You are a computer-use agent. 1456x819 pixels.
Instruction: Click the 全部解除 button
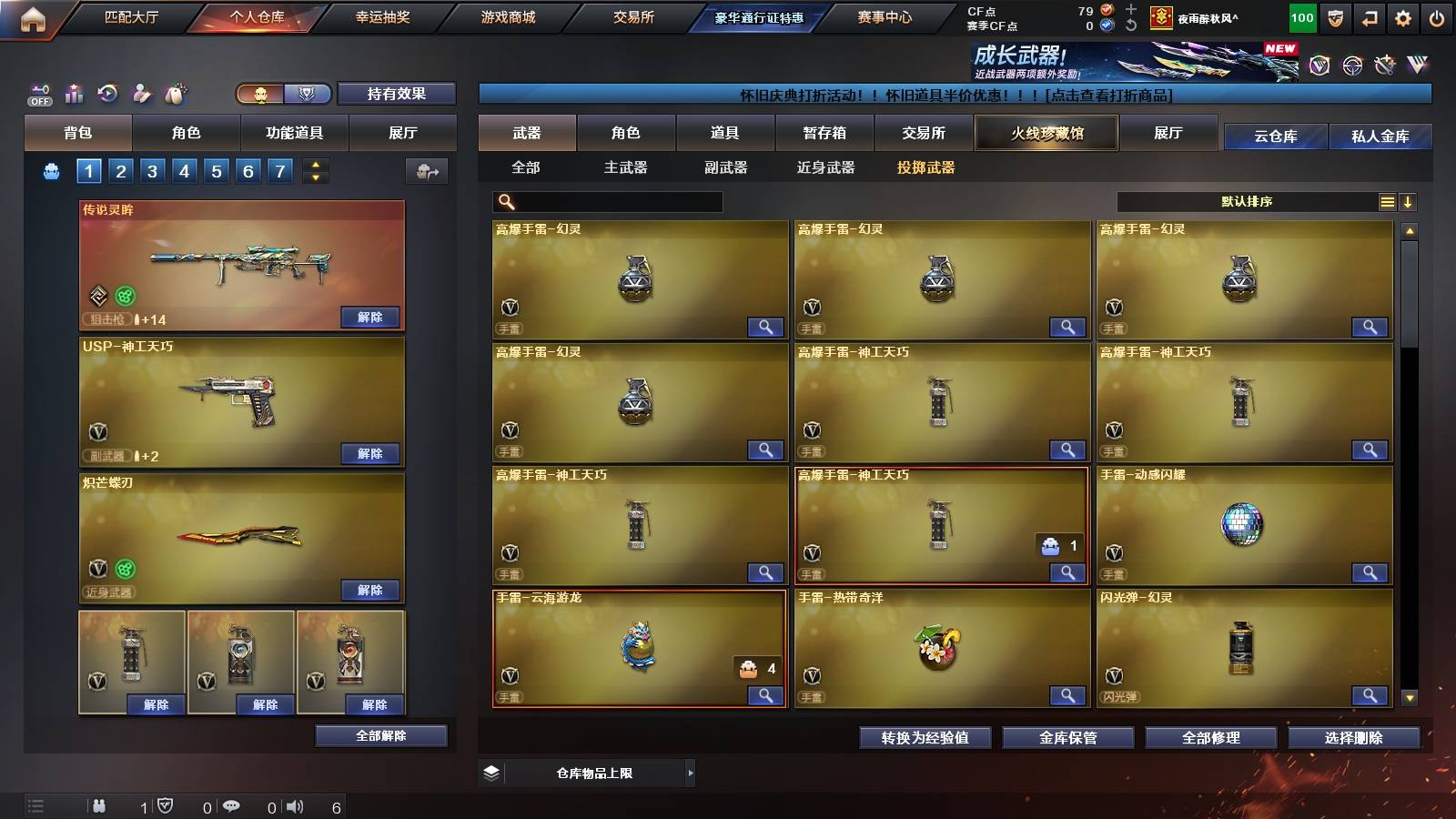coord(379,735)
